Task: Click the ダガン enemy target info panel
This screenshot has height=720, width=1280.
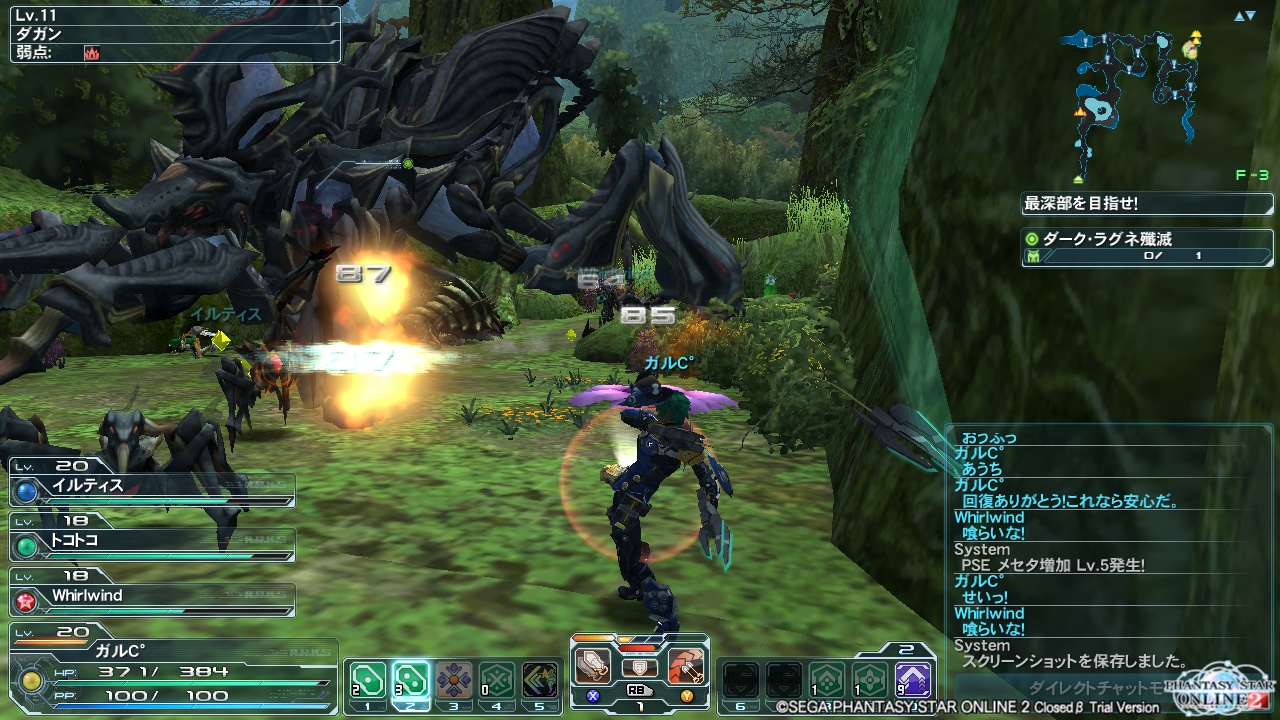Action: pos(171,32)
